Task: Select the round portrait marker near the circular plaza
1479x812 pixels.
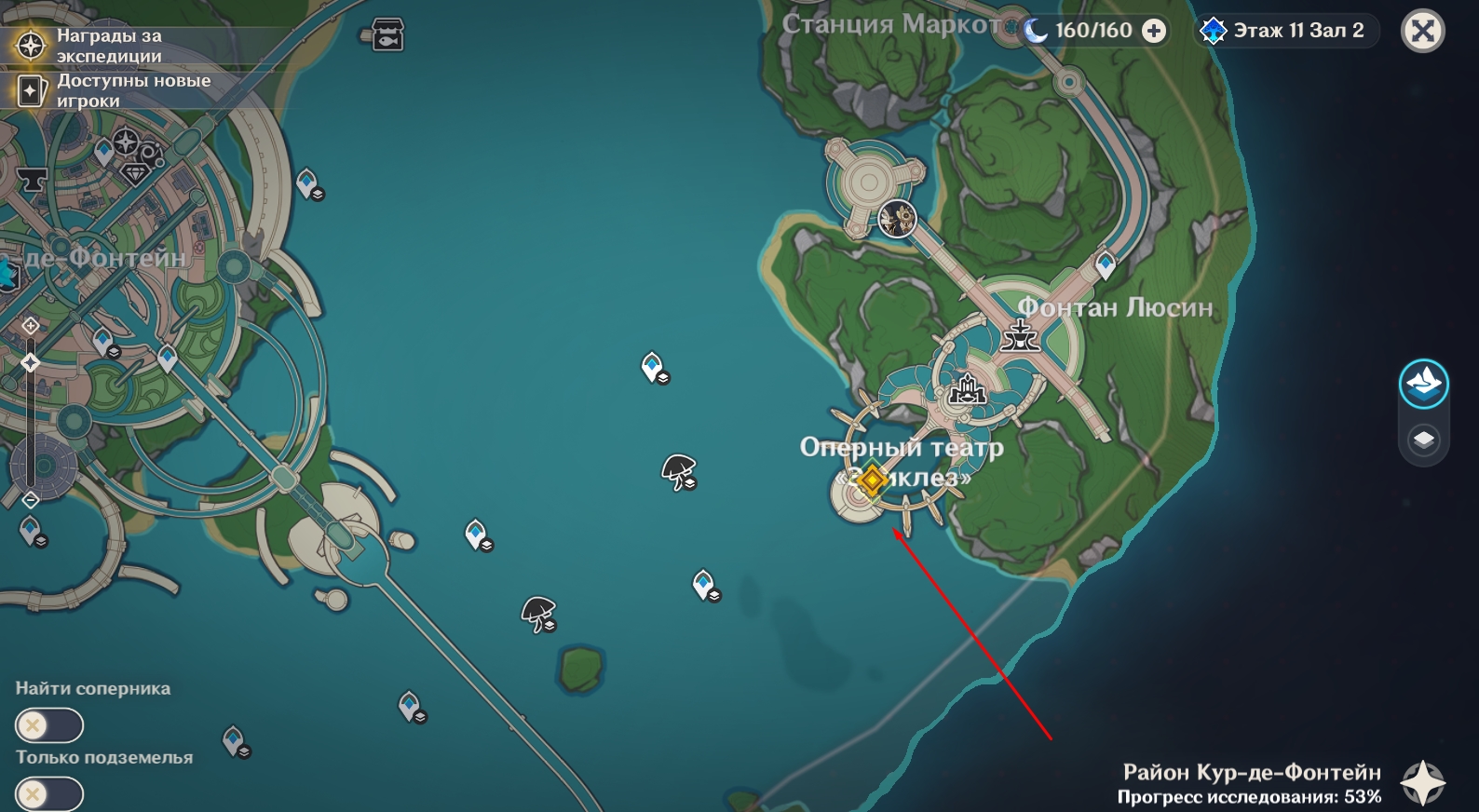Action: coord(898,219)
